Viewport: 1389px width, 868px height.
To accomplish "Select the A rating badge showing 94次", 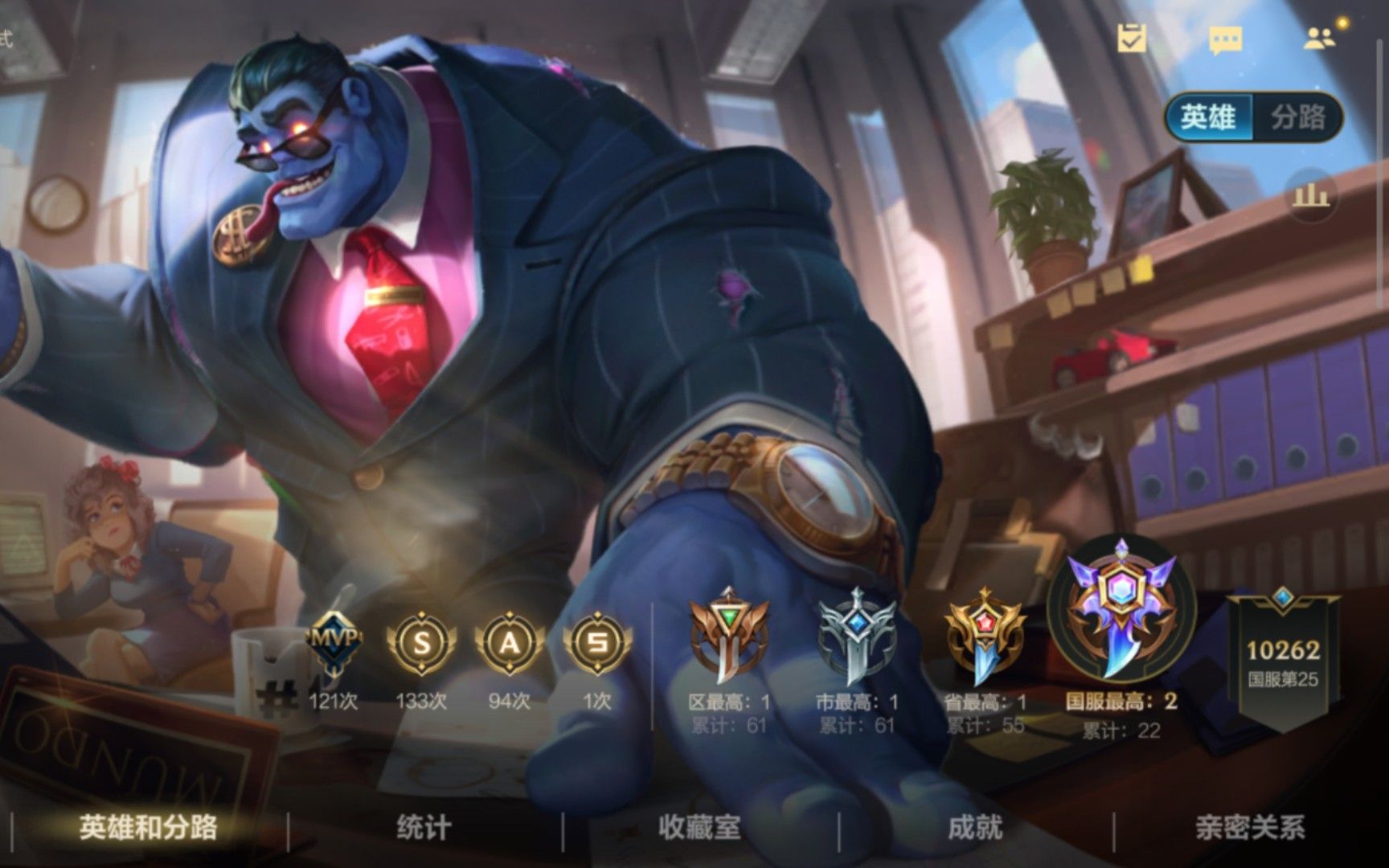I will pyautogui.click(x=509, y=643).
